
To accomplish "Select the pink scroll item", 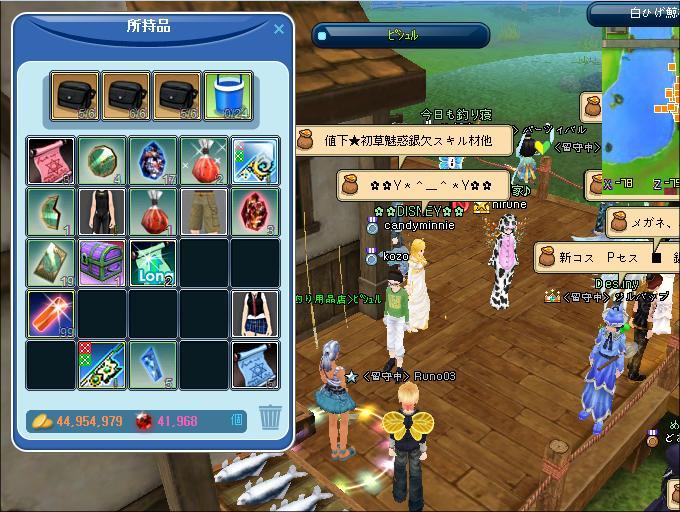I will (x=50, y=161).
